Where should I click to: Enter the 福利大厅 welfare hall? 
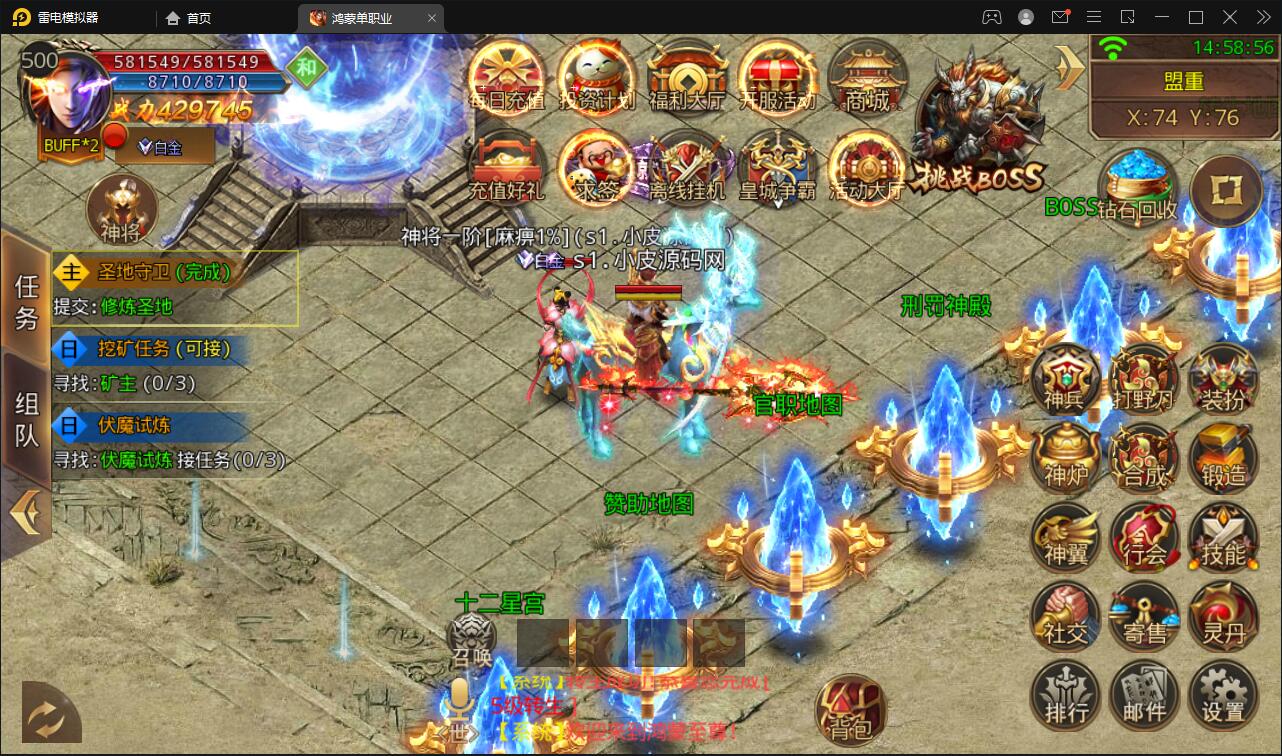(687, 78)
